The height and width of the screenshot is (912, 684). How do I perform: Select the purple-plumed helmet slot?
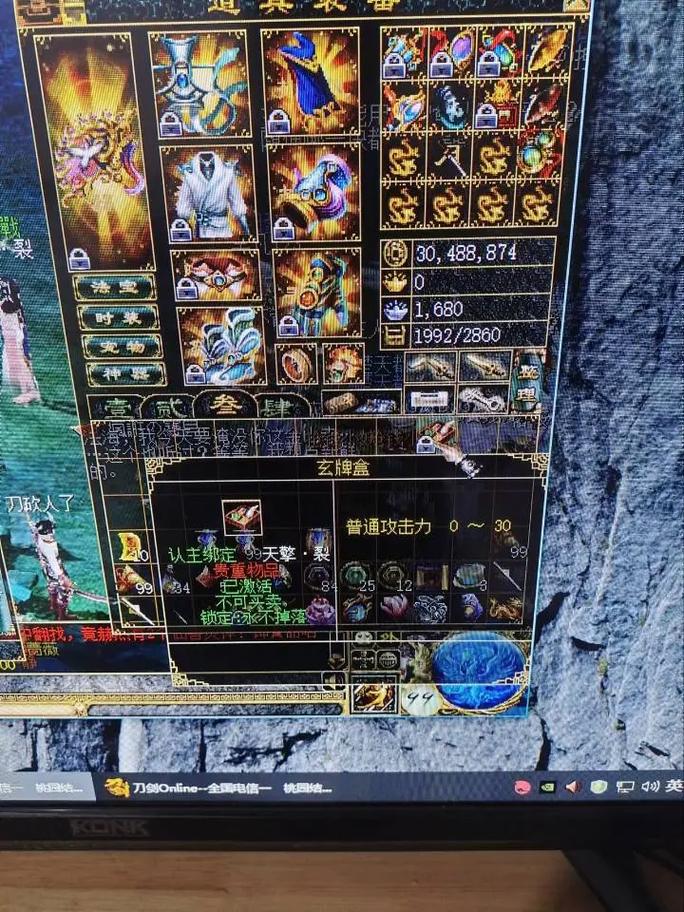[x=314, y=192]
